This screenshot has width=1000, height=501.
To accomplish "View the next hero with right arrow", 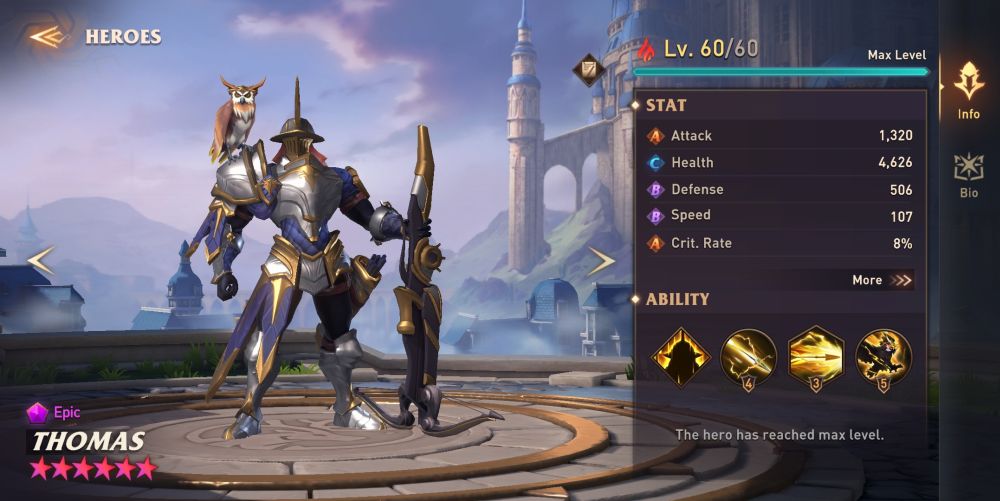I will (x=601, y=262).
